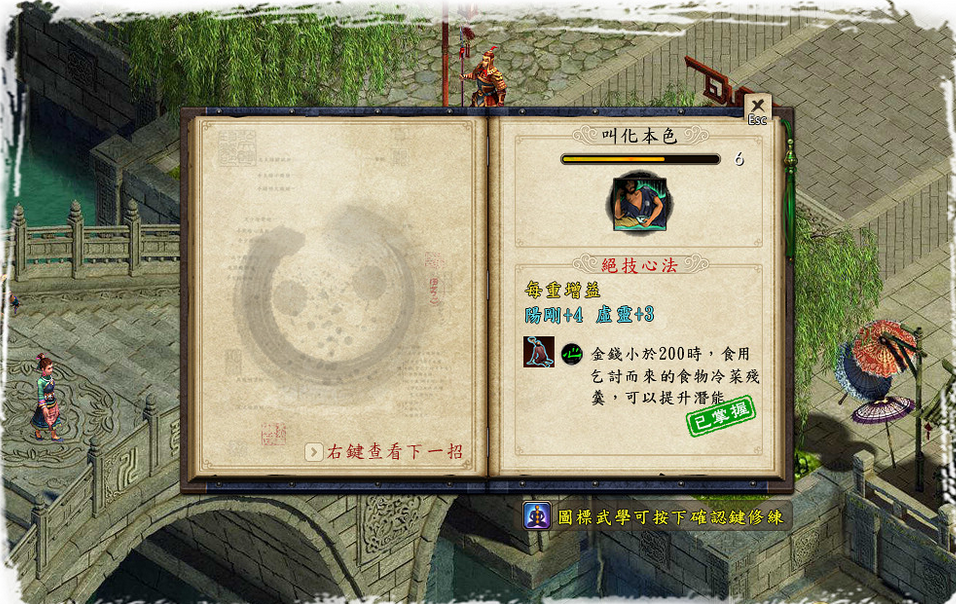Image resolution: width=956 pixels, height=604 pixels.
Task: Click the arrow beside 右鍵查看下一招
Action: [314, 452]
